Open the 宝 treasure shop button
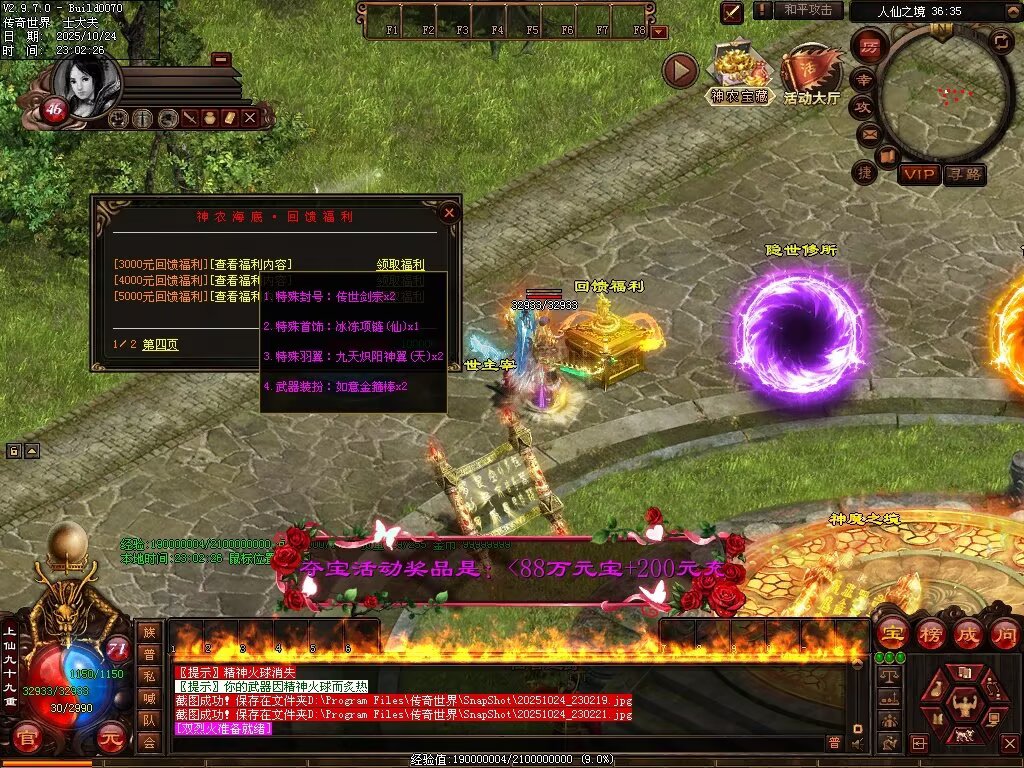 pyautogui.click(x=891, y=633)
